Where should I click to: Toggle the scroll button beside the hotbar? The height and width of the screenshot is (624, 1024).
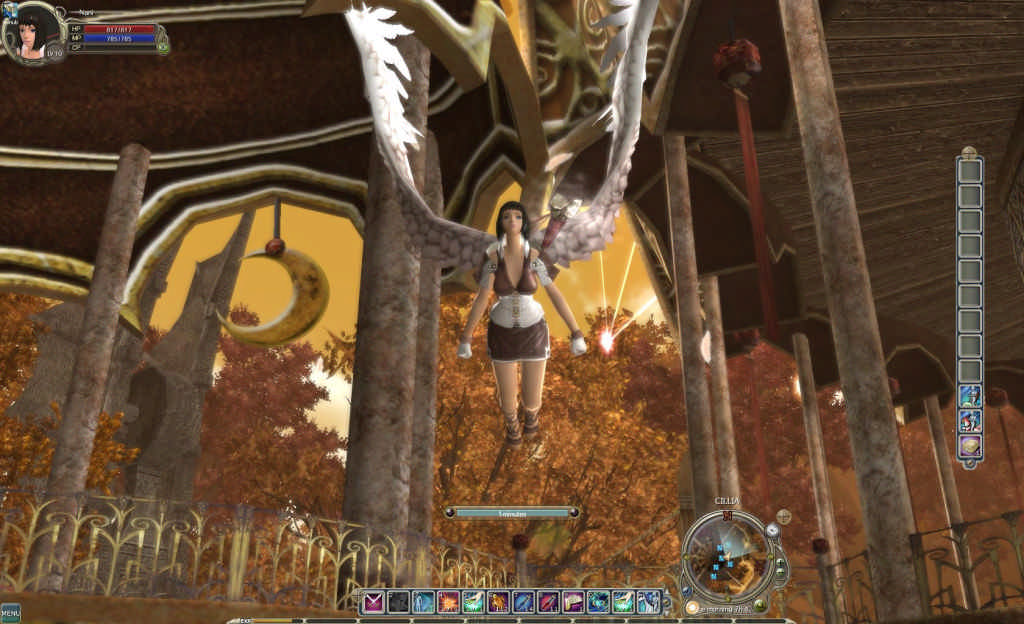click(x=667, y=601)
